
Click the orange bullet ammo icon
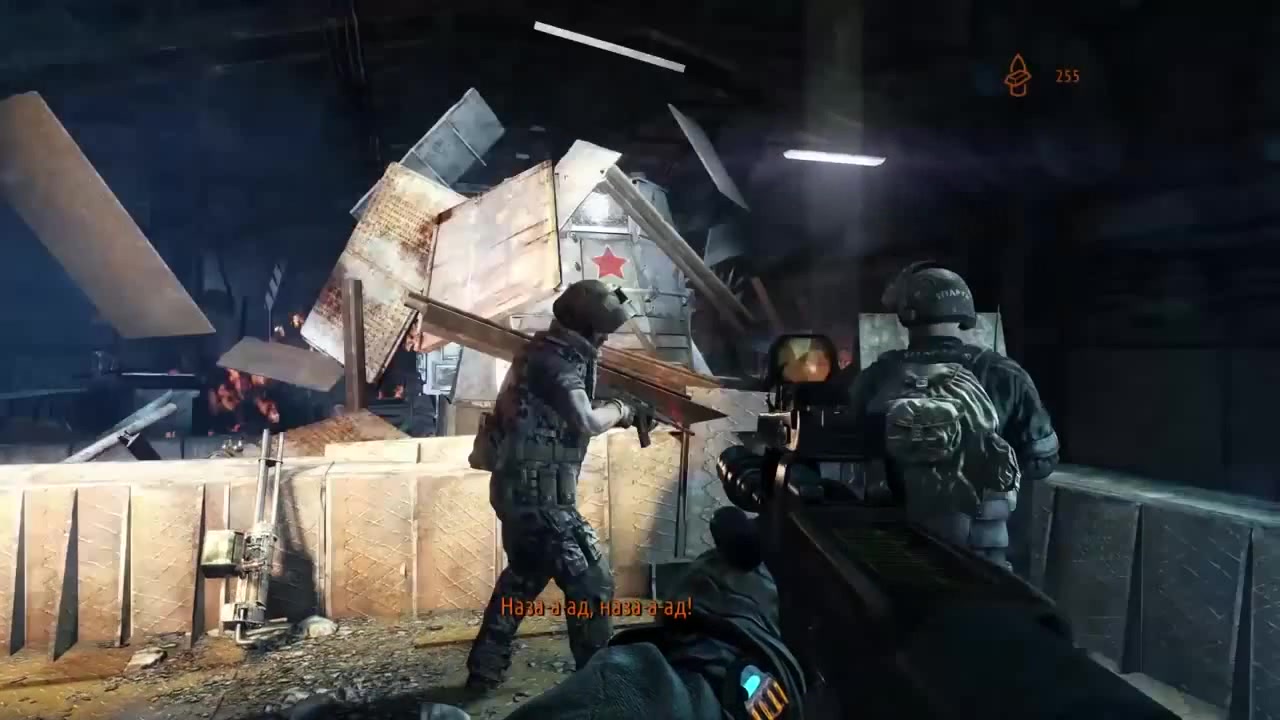1017,76
